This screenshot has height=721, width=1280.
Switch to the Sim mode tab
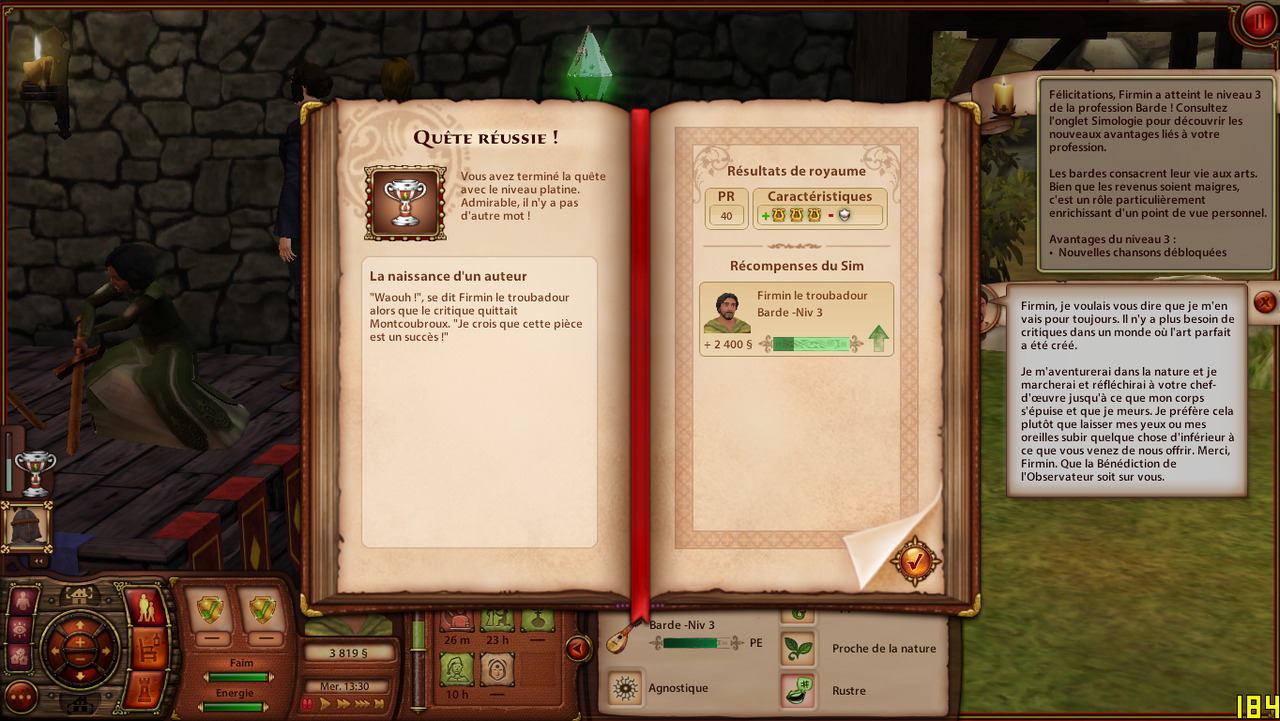point(146,607)
